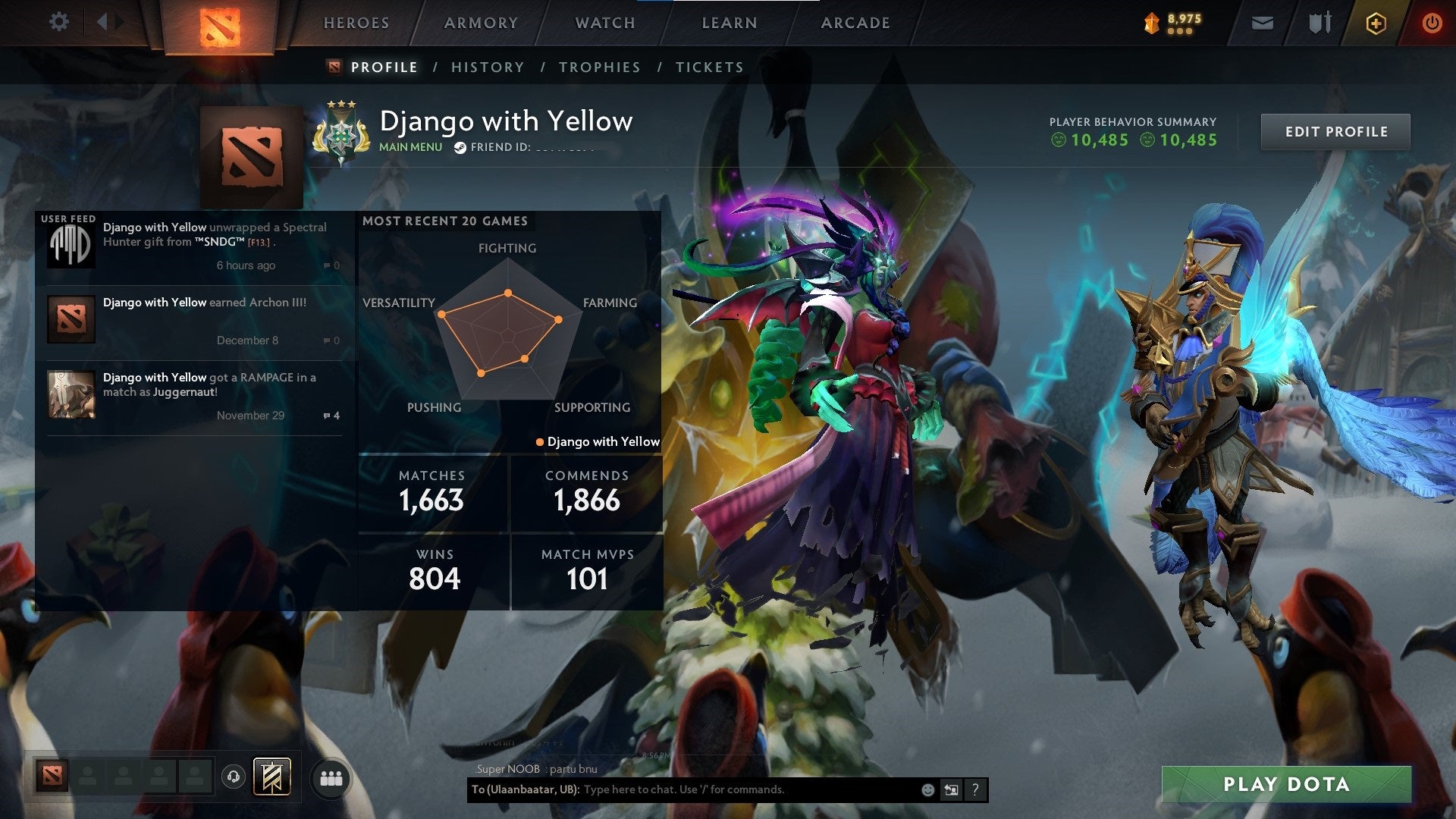Image resolution: width=1456 pixels, height=819 pixels.
Task: Open the TROPHIES tab
Action: pos(599,67)
